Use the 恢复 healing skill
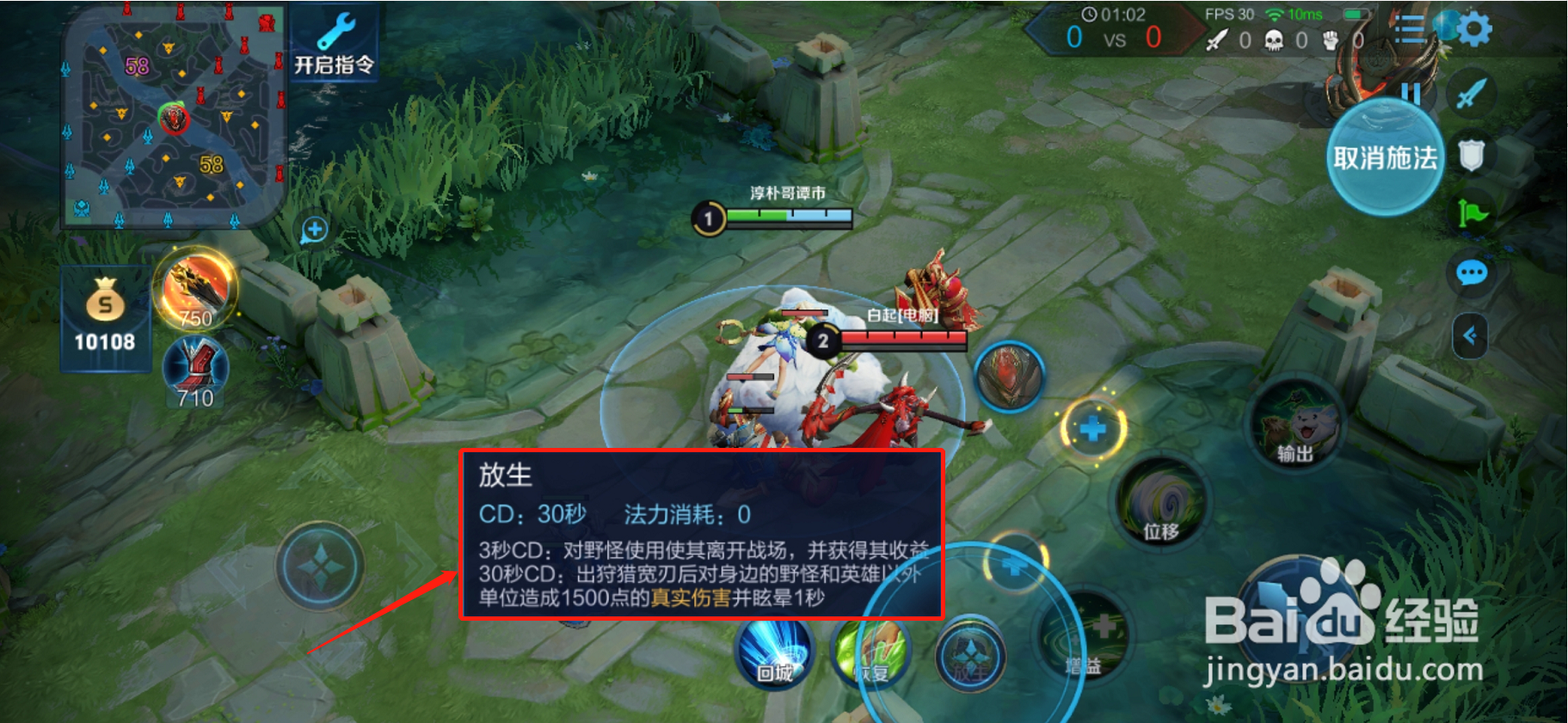 coord(876,656)
